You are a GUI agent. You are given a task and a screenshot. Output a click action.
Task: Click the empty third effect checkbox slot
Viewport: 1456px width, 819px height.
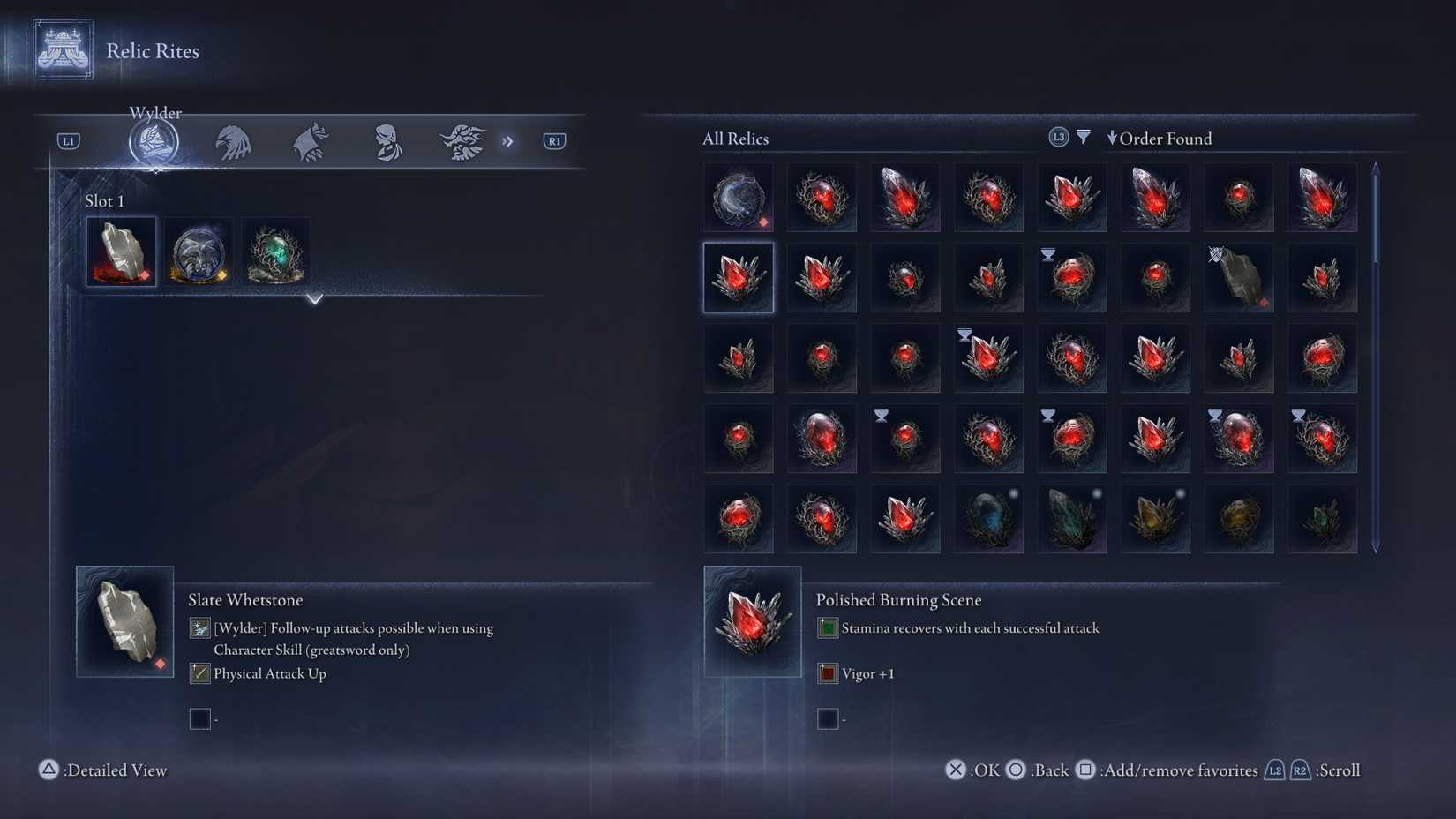point(828,718)
